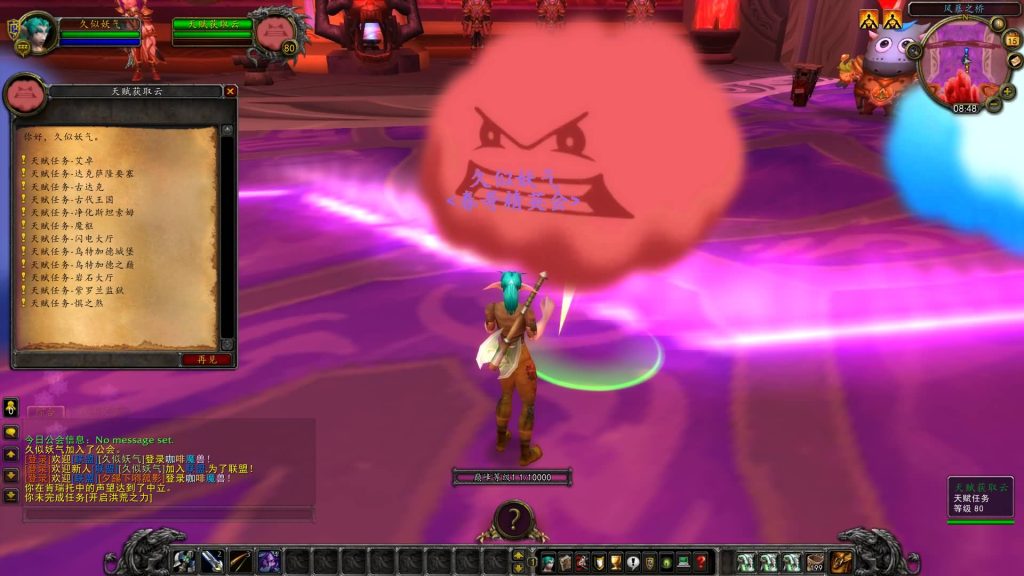Click the target's red cloud portrait

point(274,33)
